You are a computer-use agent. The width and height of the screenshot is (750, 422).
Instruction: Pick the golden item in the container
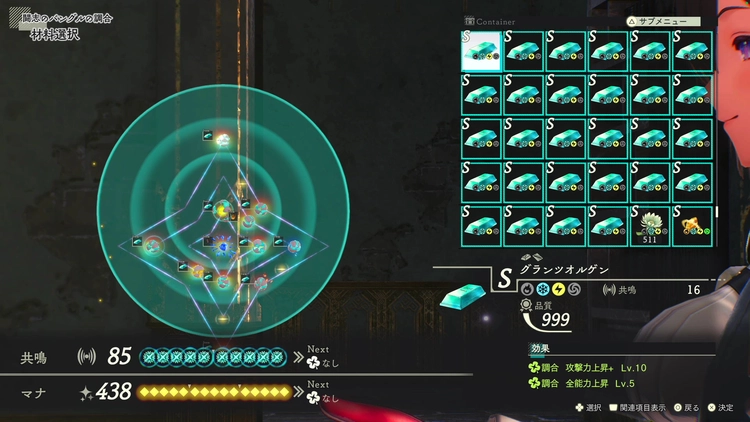pyautogui.click(x=694, y=225)
